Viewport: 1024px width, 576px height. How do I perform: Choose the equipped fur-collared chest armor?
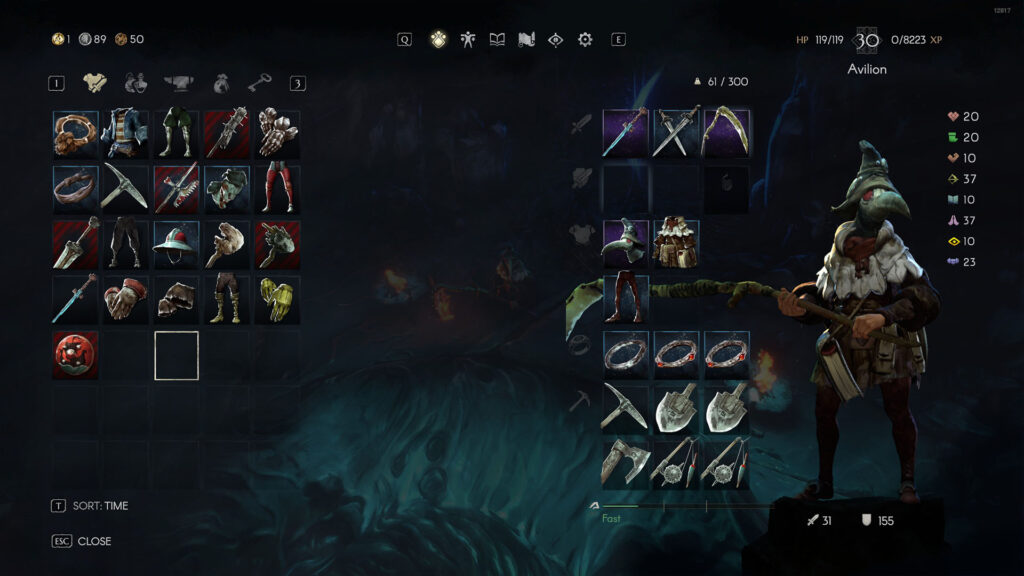click(x=676, y=244)
